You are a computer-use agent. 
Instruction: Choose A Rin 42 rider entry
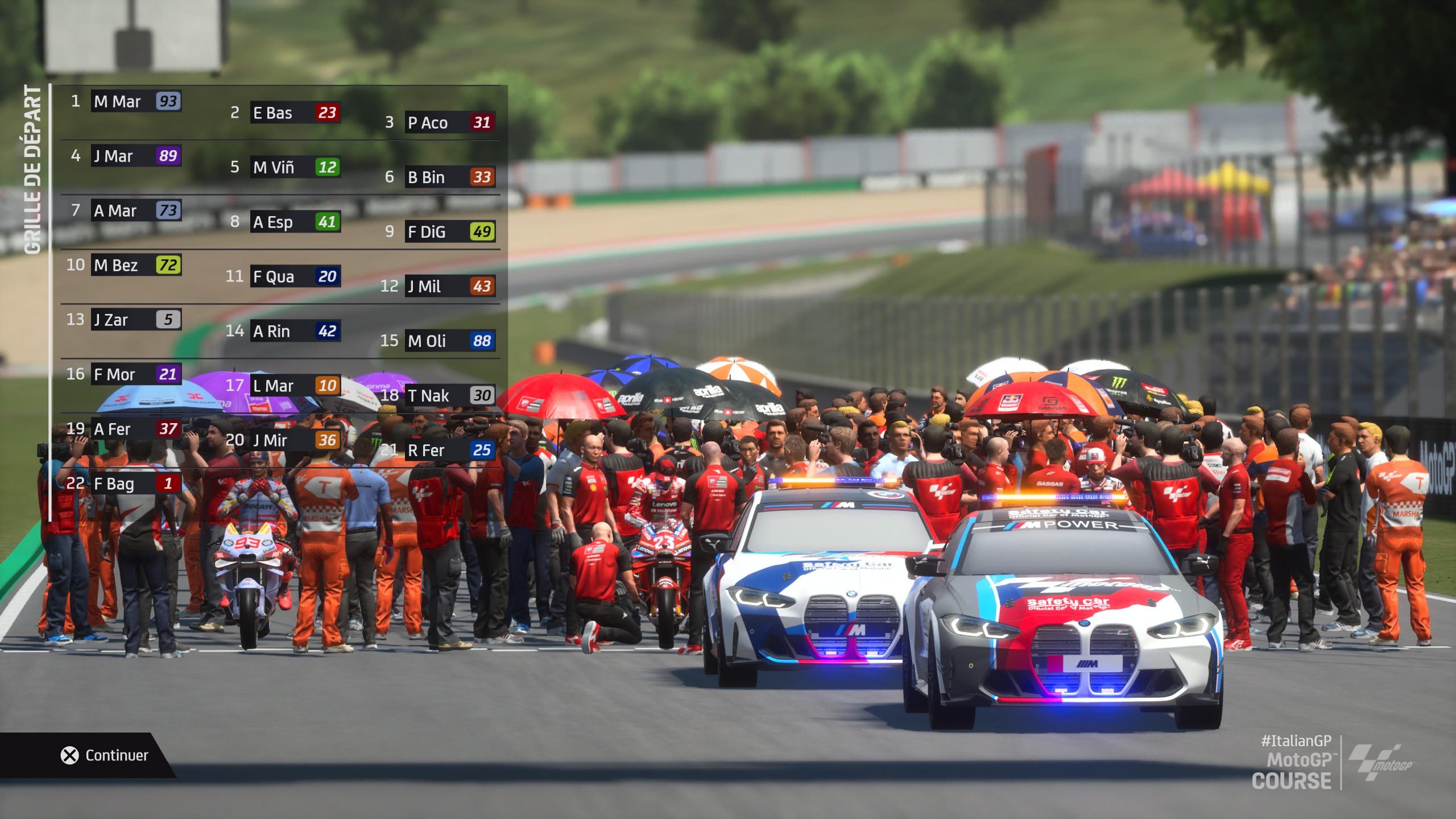point(295,331)
